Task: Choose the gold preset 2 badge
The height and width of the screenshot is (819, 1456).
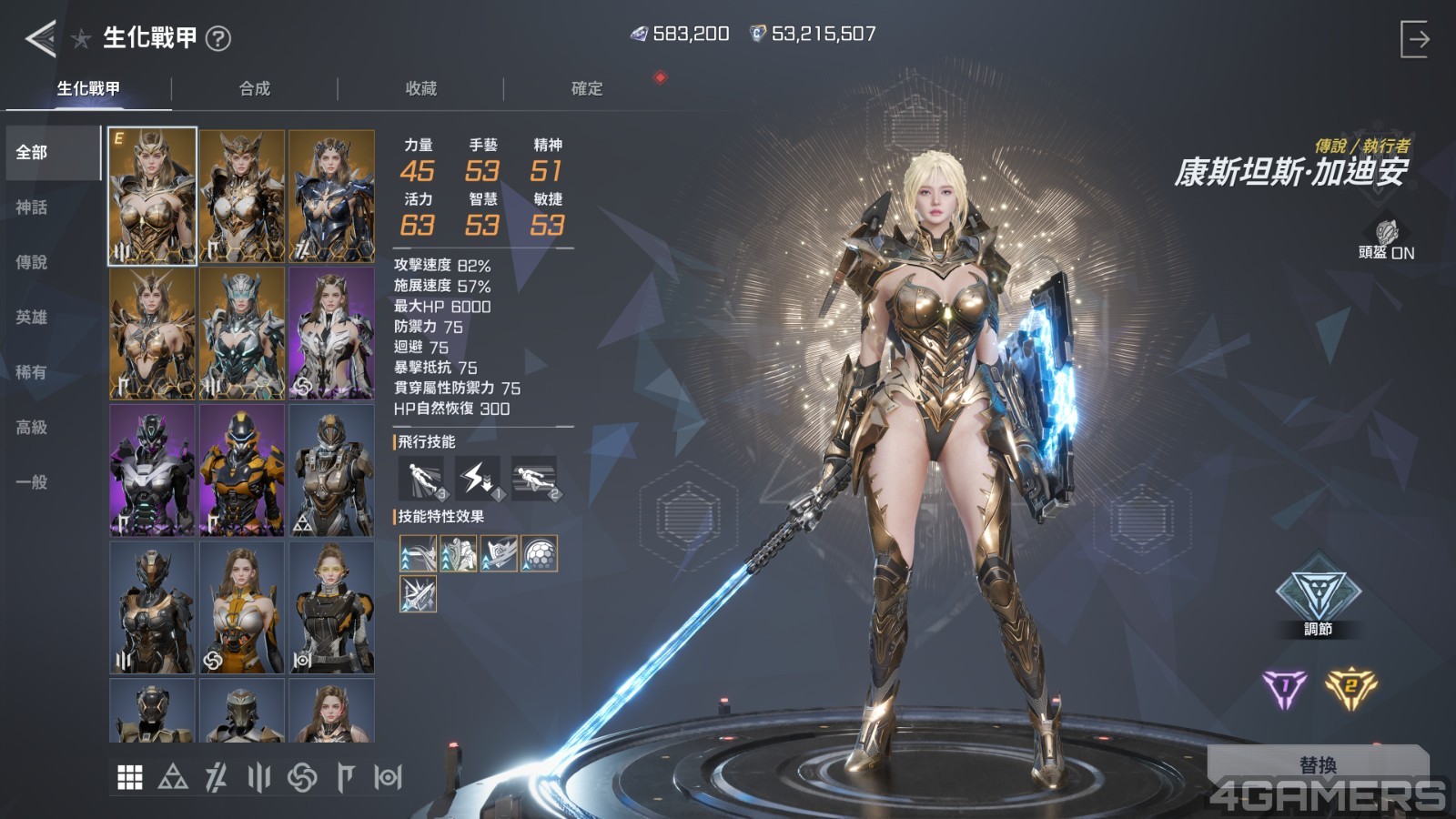Action: click(x=1350, y=689)
